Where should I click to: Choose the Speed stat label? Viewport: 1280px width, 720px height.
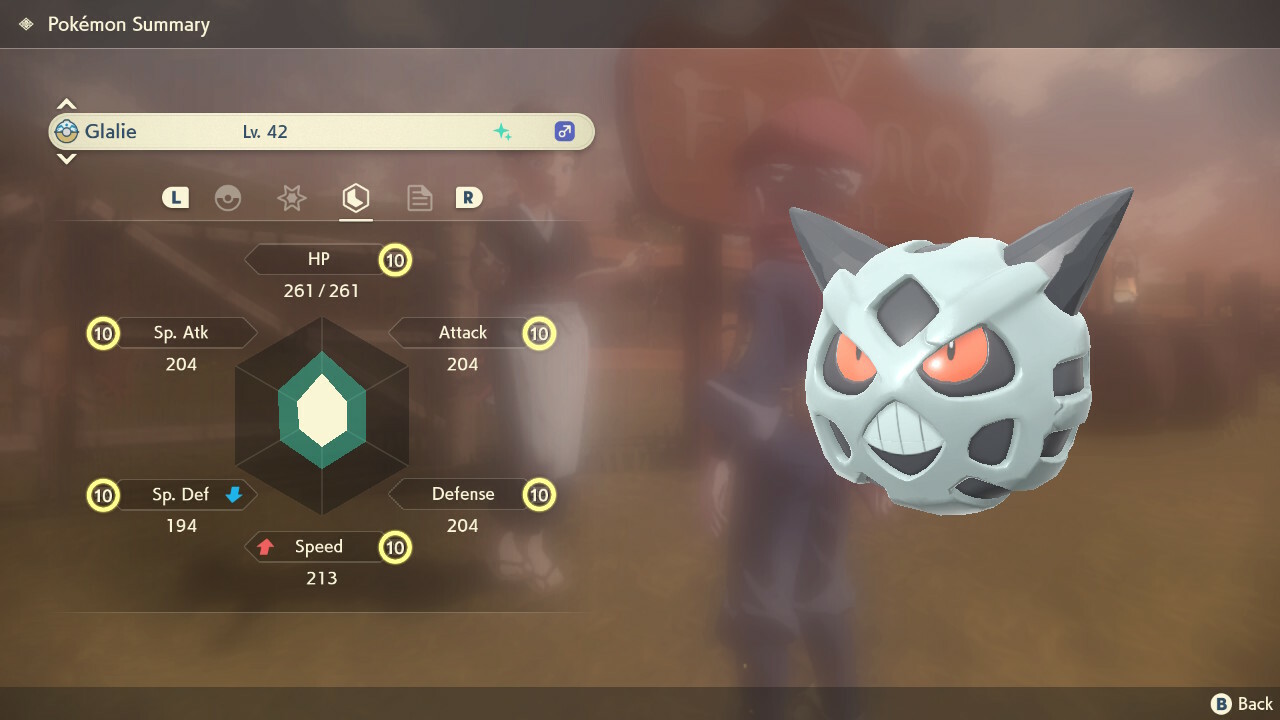point(318,547)
